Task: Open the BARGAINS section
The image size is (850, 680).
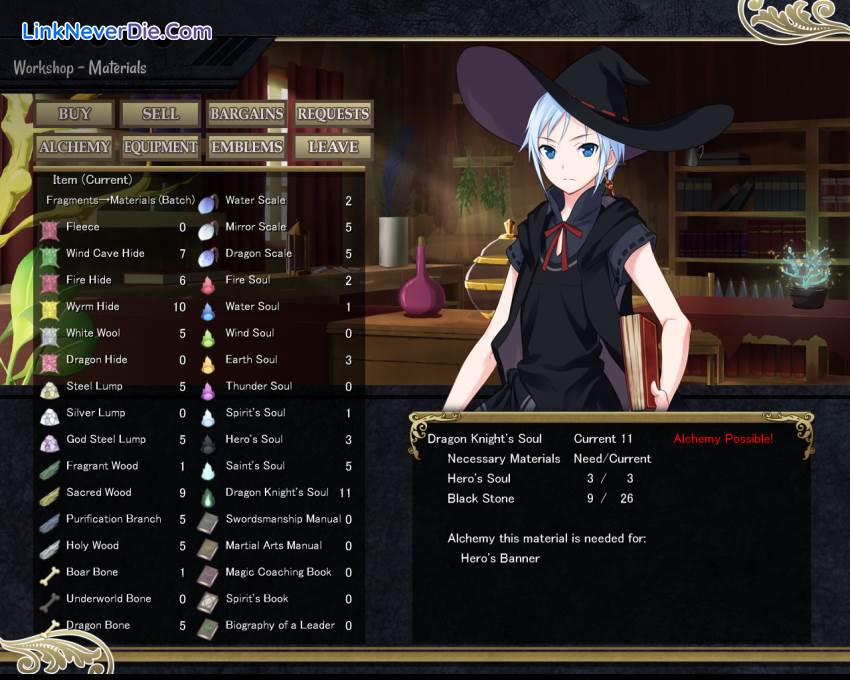Action: 246,114
